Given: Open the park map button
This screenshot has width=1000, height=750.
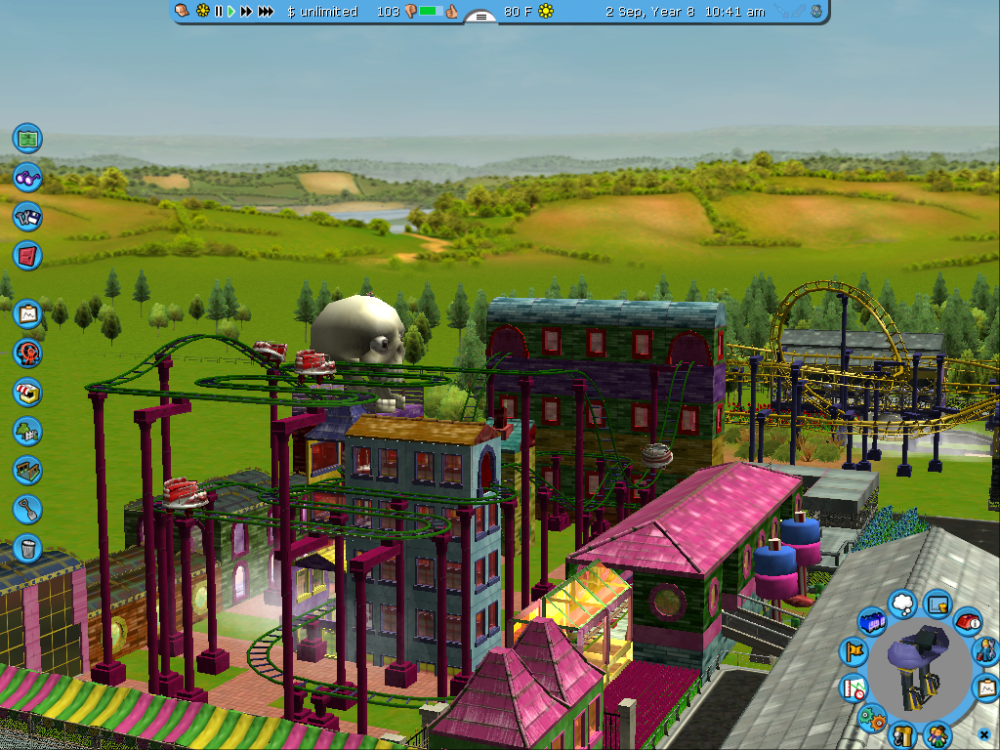Looking at the screenshot, I should pos(27,137).
